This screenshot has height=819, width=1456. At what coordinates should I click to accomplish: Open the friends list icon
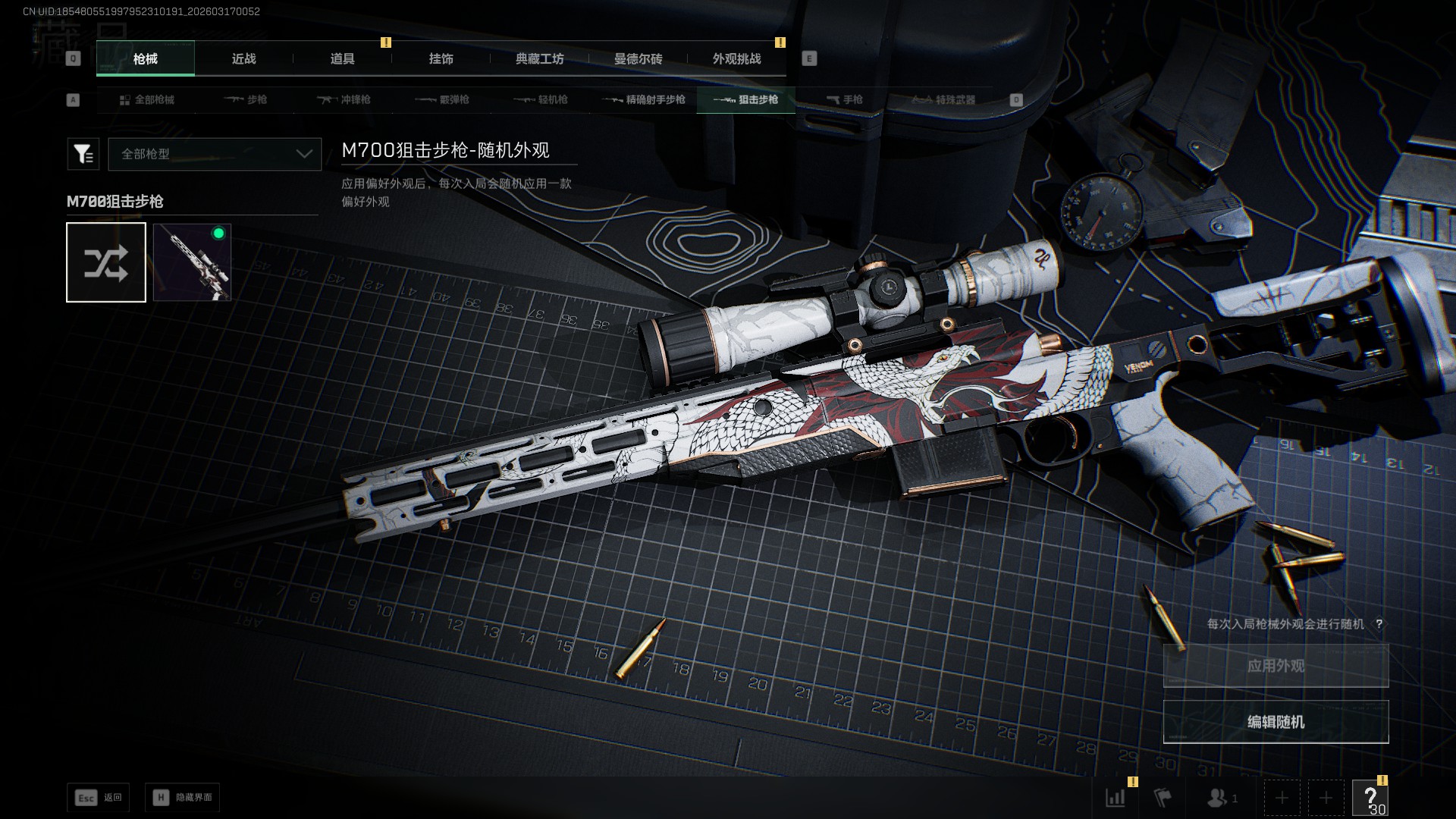coord(1221,798)
